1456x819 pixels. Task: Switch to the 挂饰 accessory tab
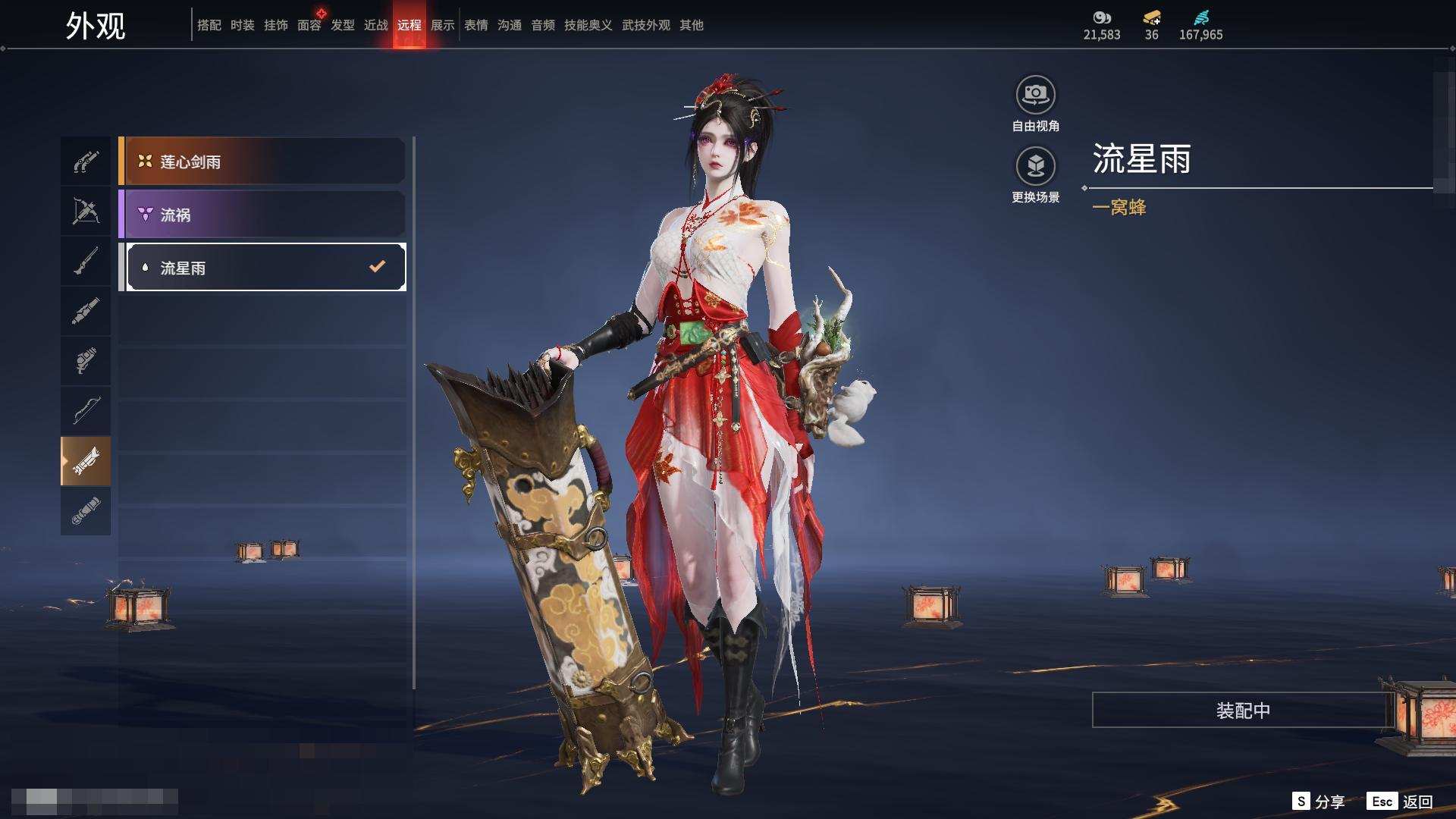click(x=276, y=25)
